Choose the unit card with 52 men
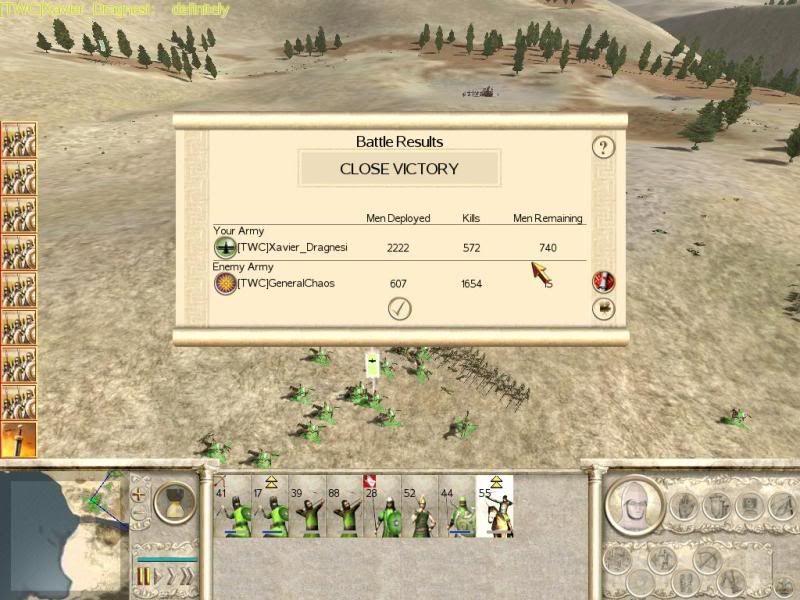The image size is (800, 600). [418, 507]
